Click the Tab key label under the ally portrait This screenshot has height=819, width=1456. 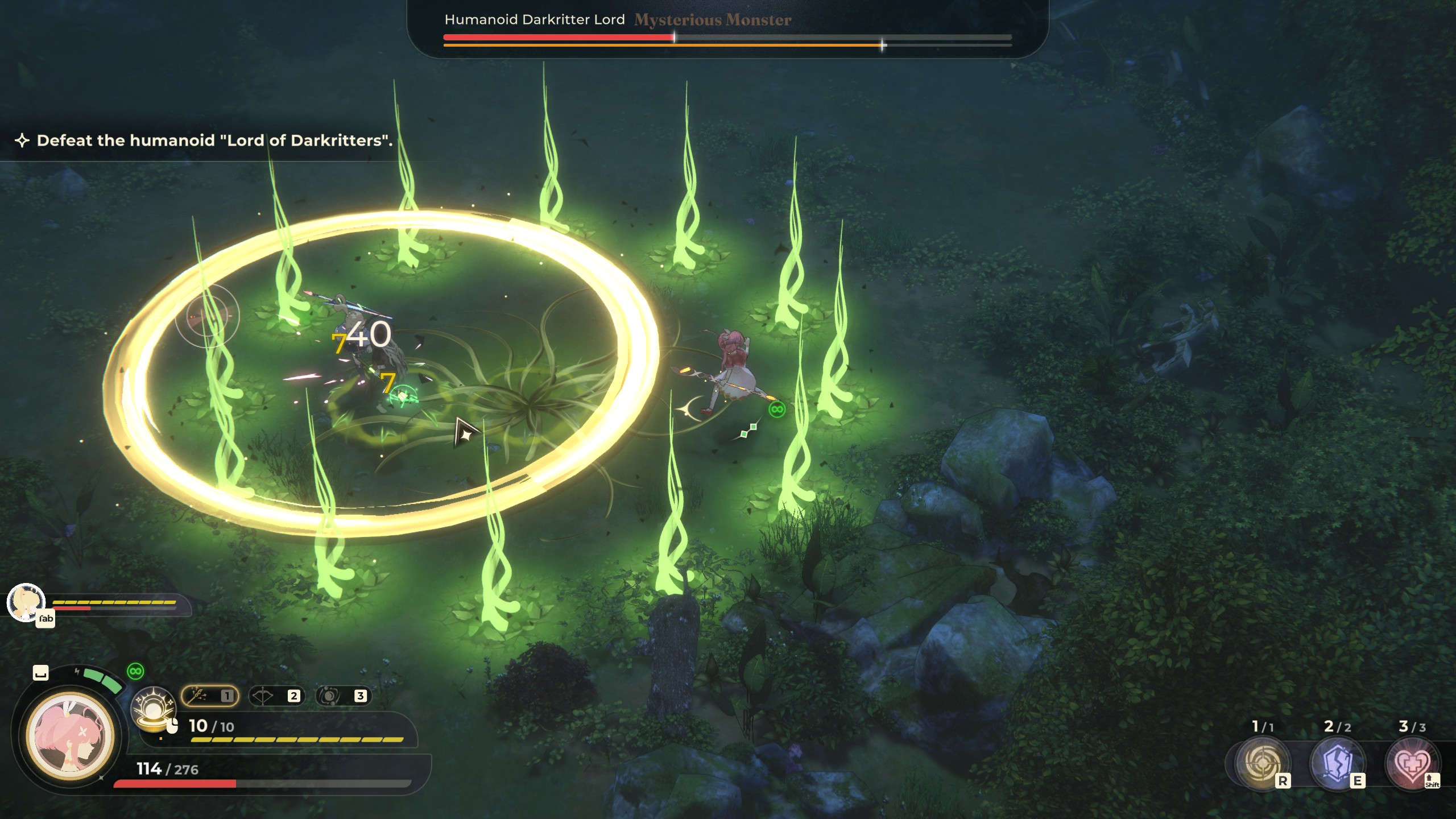pyautogui.click(x=45, y=620)
